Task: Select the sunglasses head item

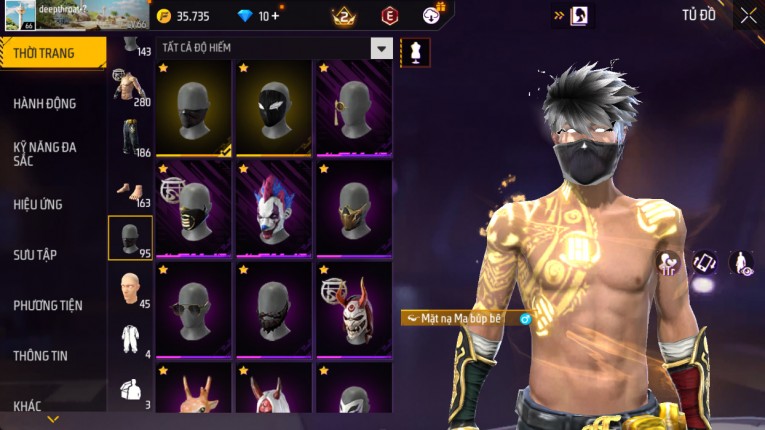Action: coord(194,308)
